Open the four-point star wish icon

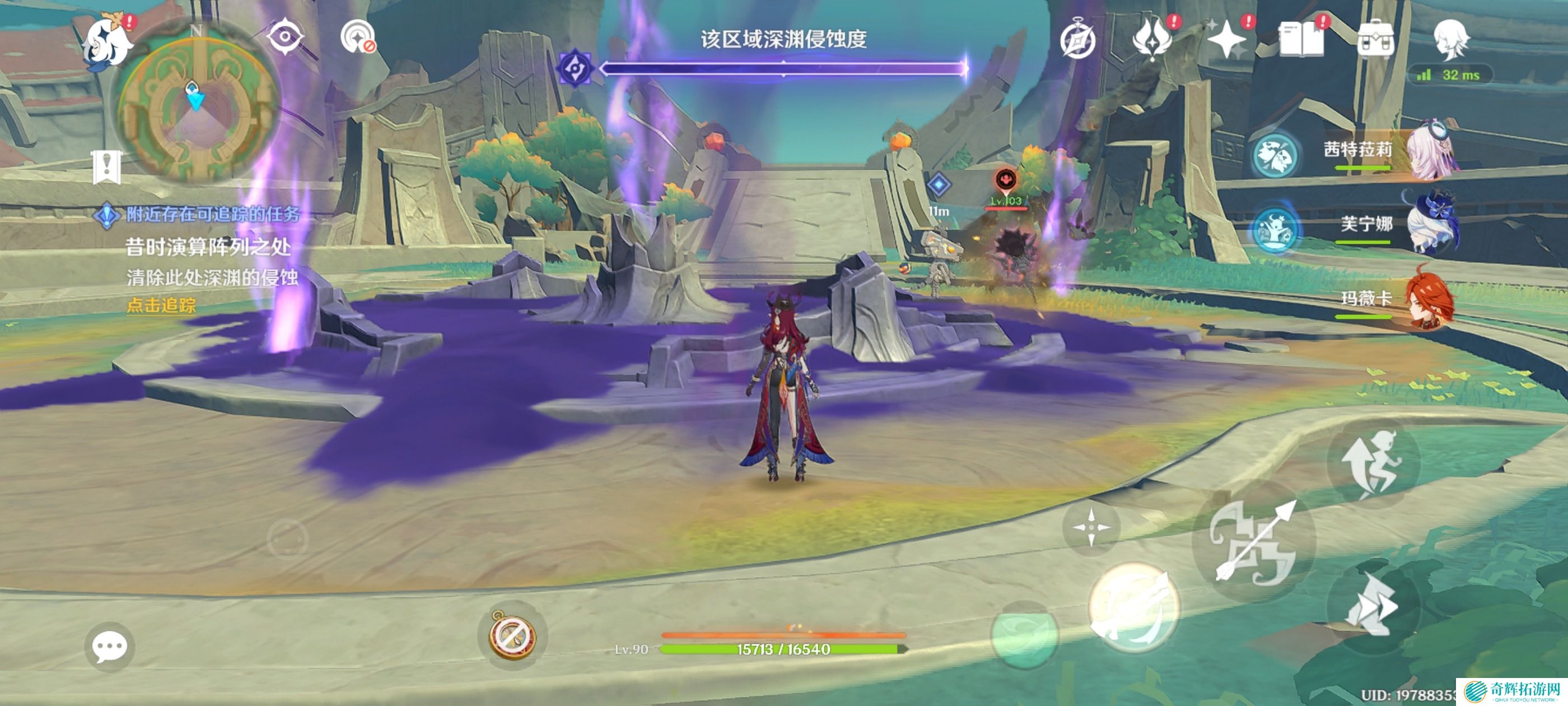pos(1226,40)
